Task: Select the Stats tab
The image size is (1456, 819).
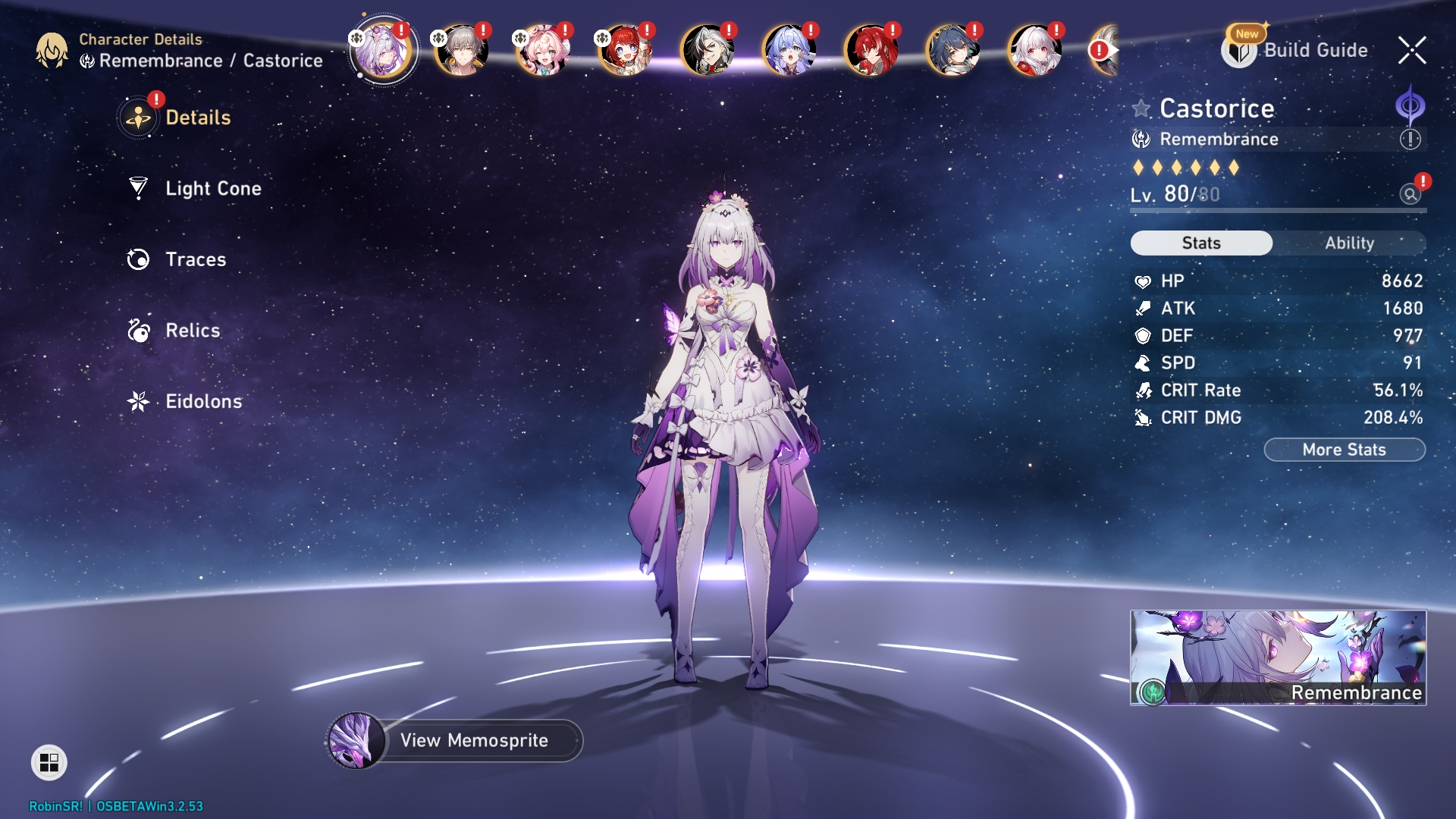Action: (x=1201, y=243)
